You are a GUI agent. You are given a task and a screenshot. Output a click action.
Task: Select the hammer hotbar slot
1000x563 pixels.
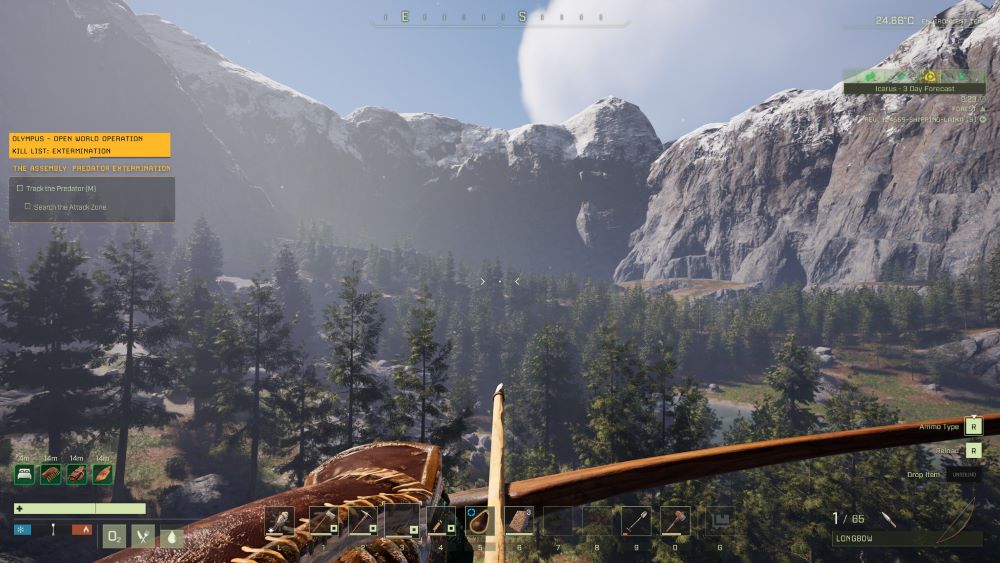pos(675,521)
